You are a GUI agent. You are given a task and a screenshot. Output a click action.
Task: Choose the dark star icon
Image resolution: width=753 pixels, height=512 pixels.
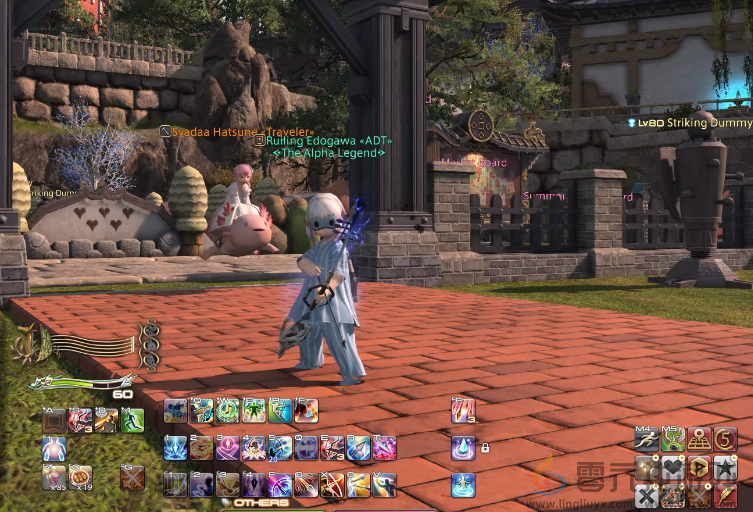725,467
